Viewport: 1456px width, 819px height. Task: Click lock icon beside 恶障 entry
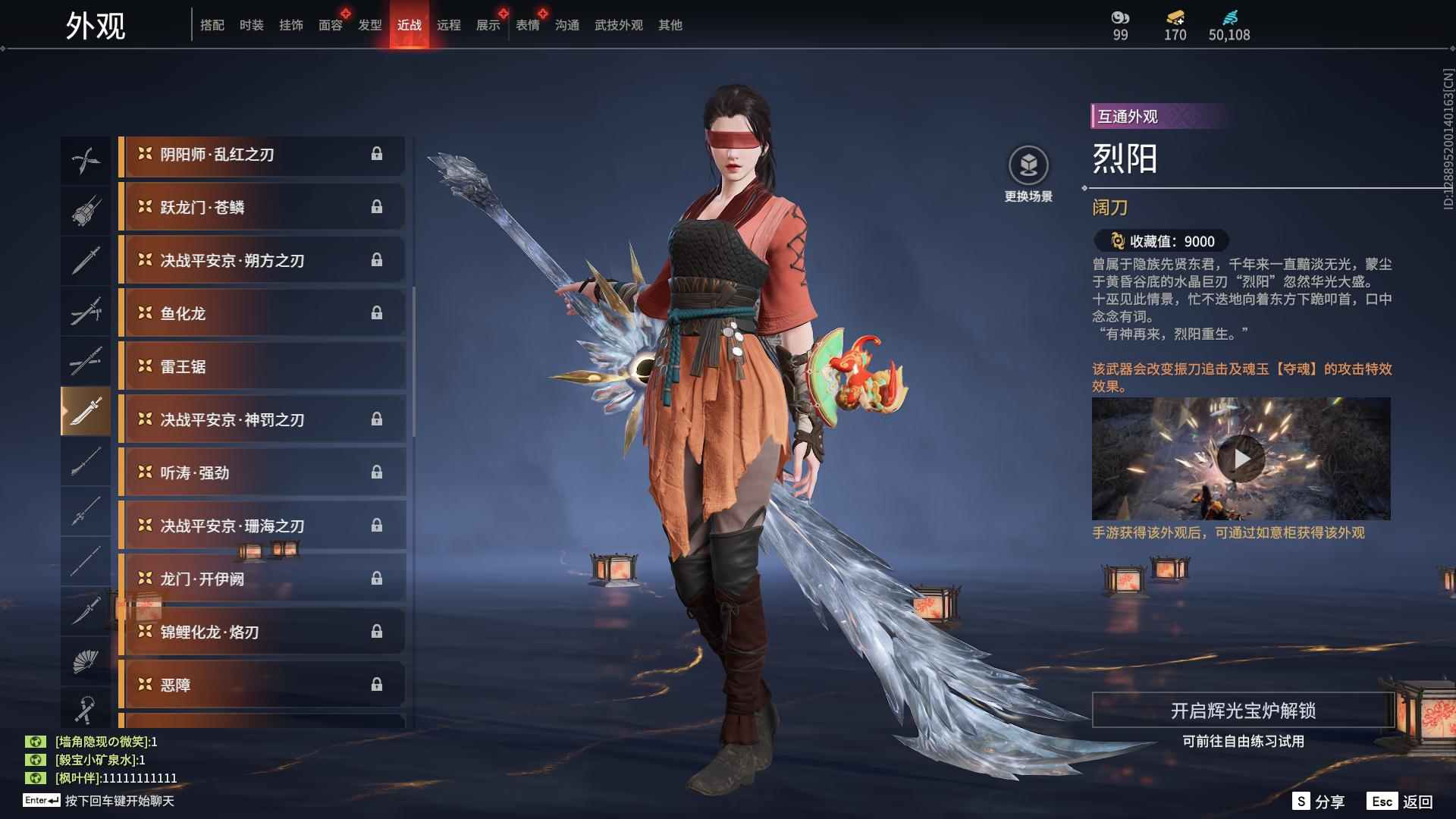tap(378, 683)
